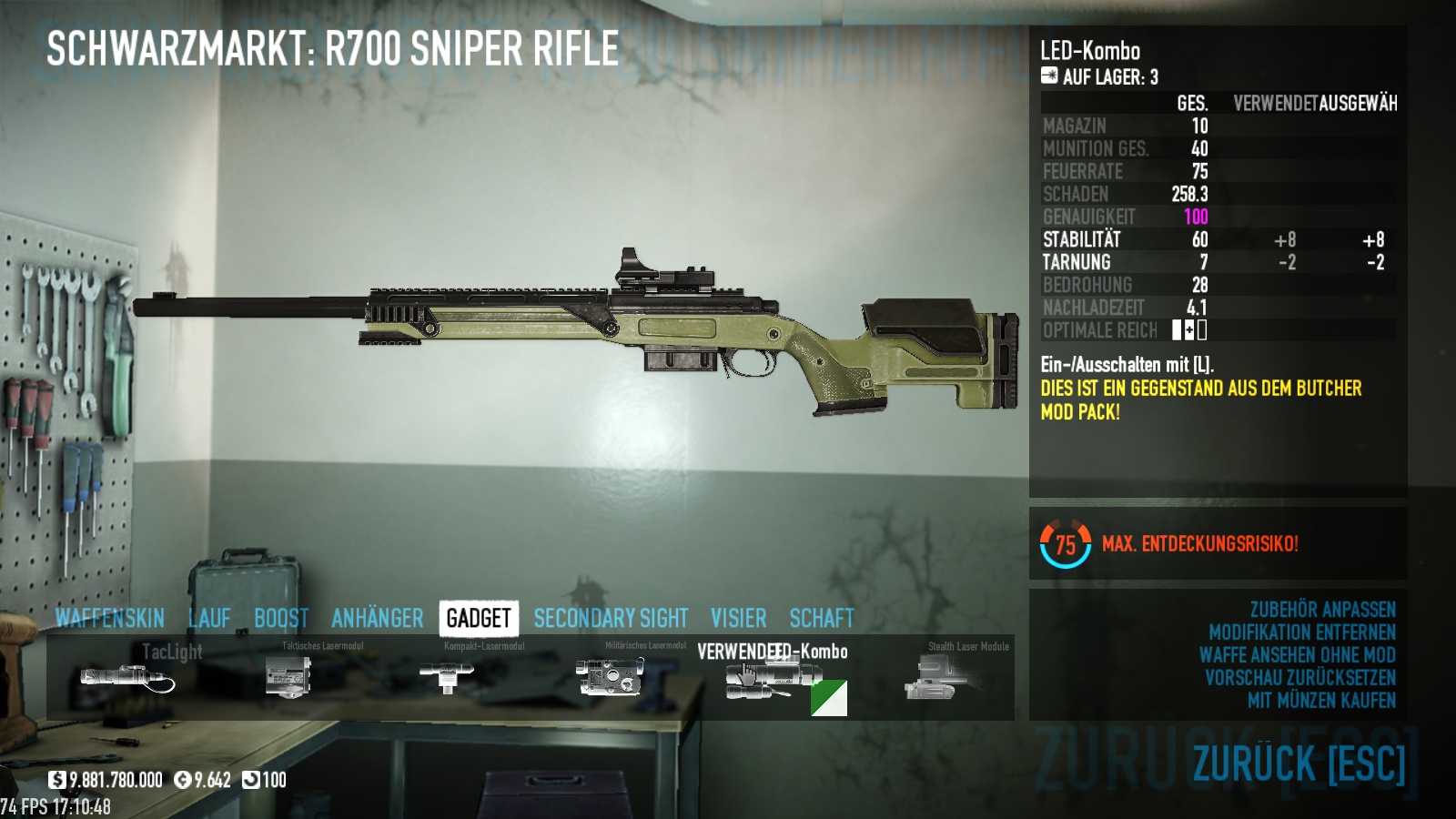Choose the Schaft tab
Screen dimensions: 1456x819
821,619
